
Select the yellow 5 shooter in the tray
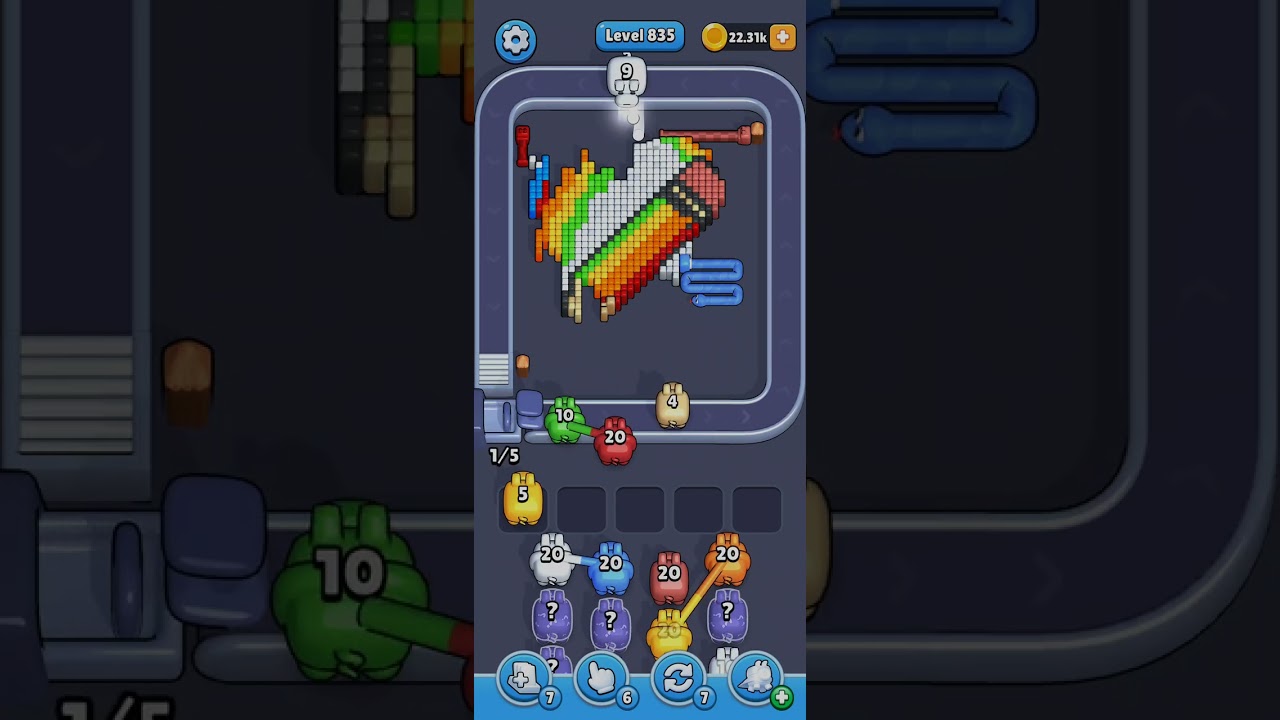(x=523, y=500)
